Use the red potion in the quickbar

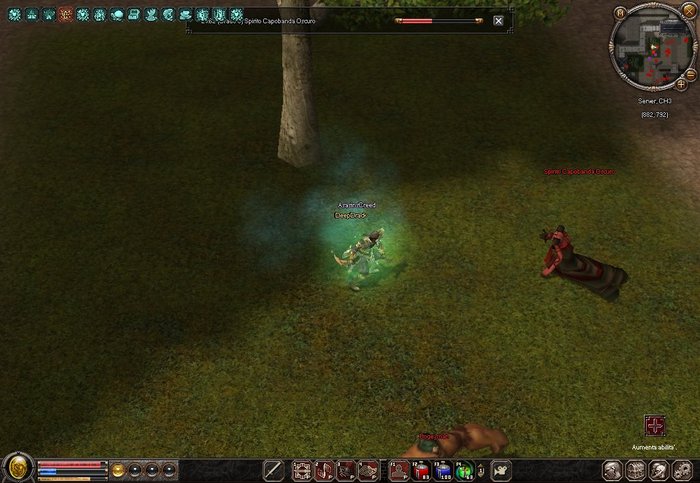point(421,470)
